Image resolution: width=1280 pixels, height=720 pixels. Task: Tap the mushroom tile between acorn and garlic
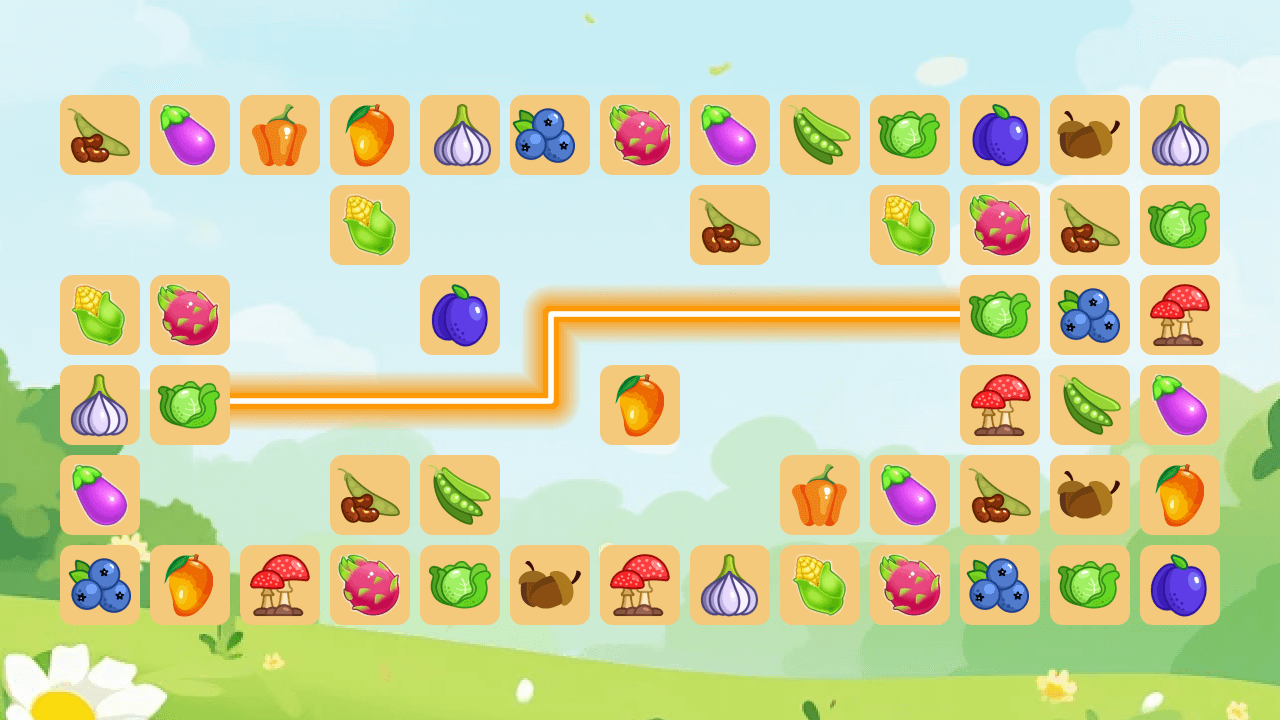point(640,585)
